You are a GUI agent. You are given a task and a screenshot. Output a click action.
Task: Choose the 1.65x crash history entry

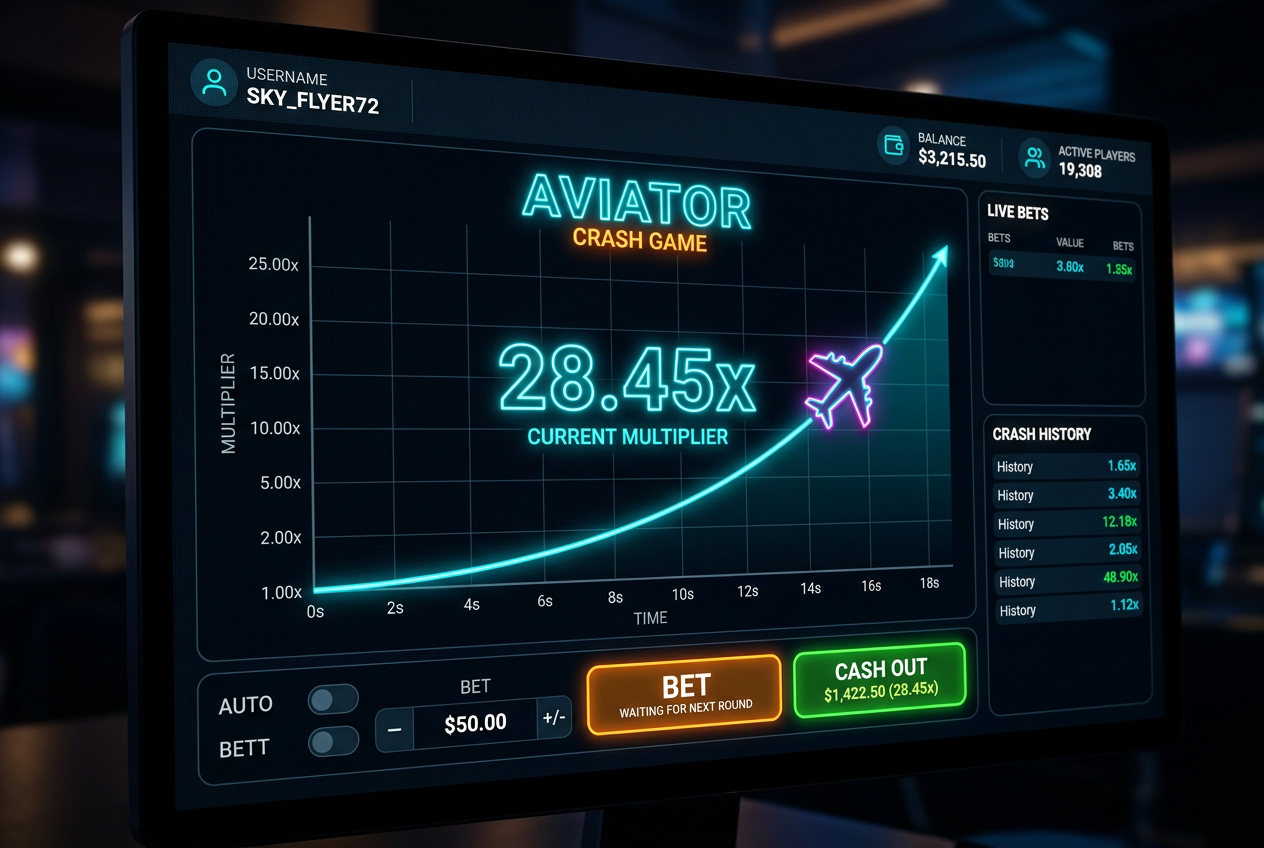tap(1066, 466)
